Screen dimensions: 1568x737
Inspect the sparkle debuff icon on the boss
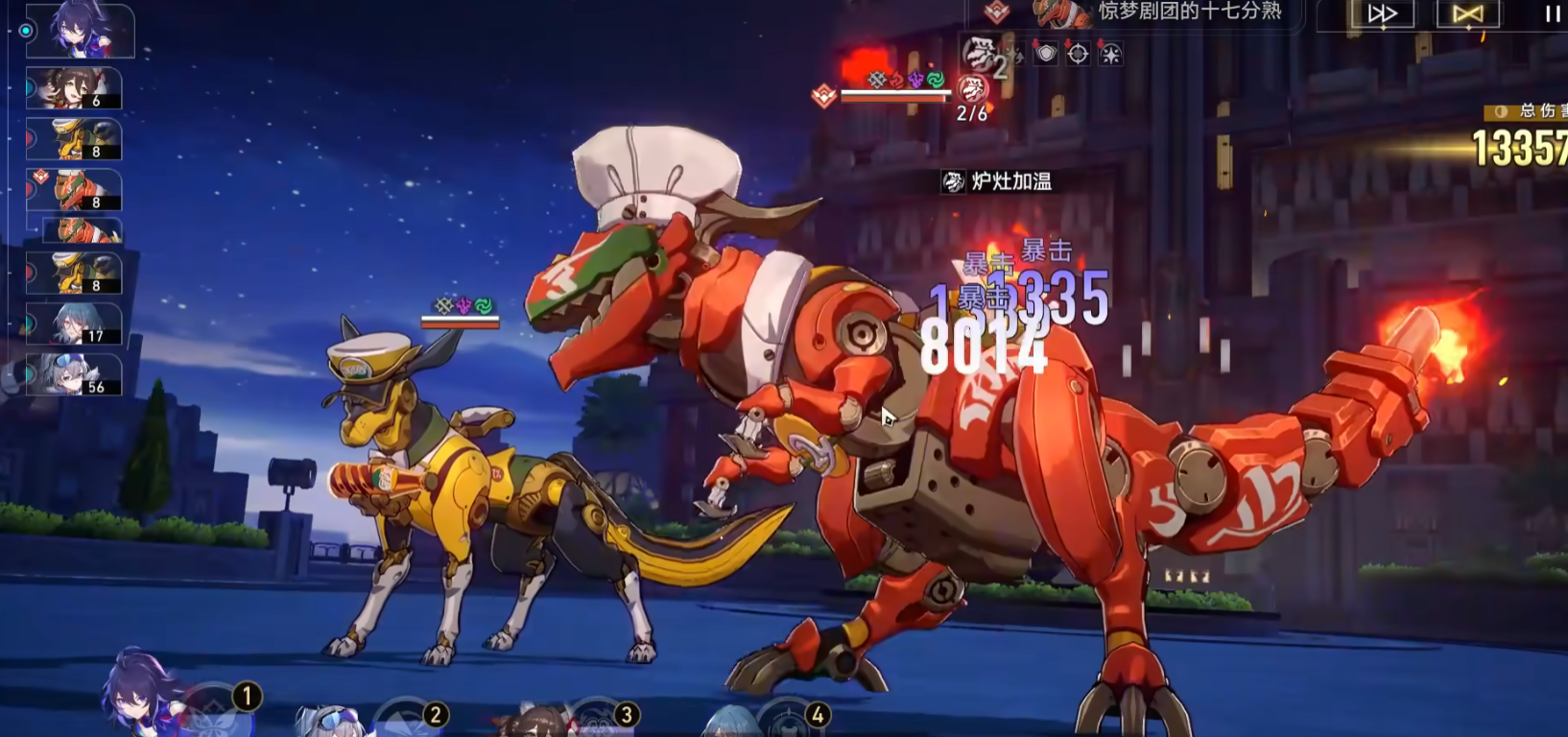tap(1110, 54)
